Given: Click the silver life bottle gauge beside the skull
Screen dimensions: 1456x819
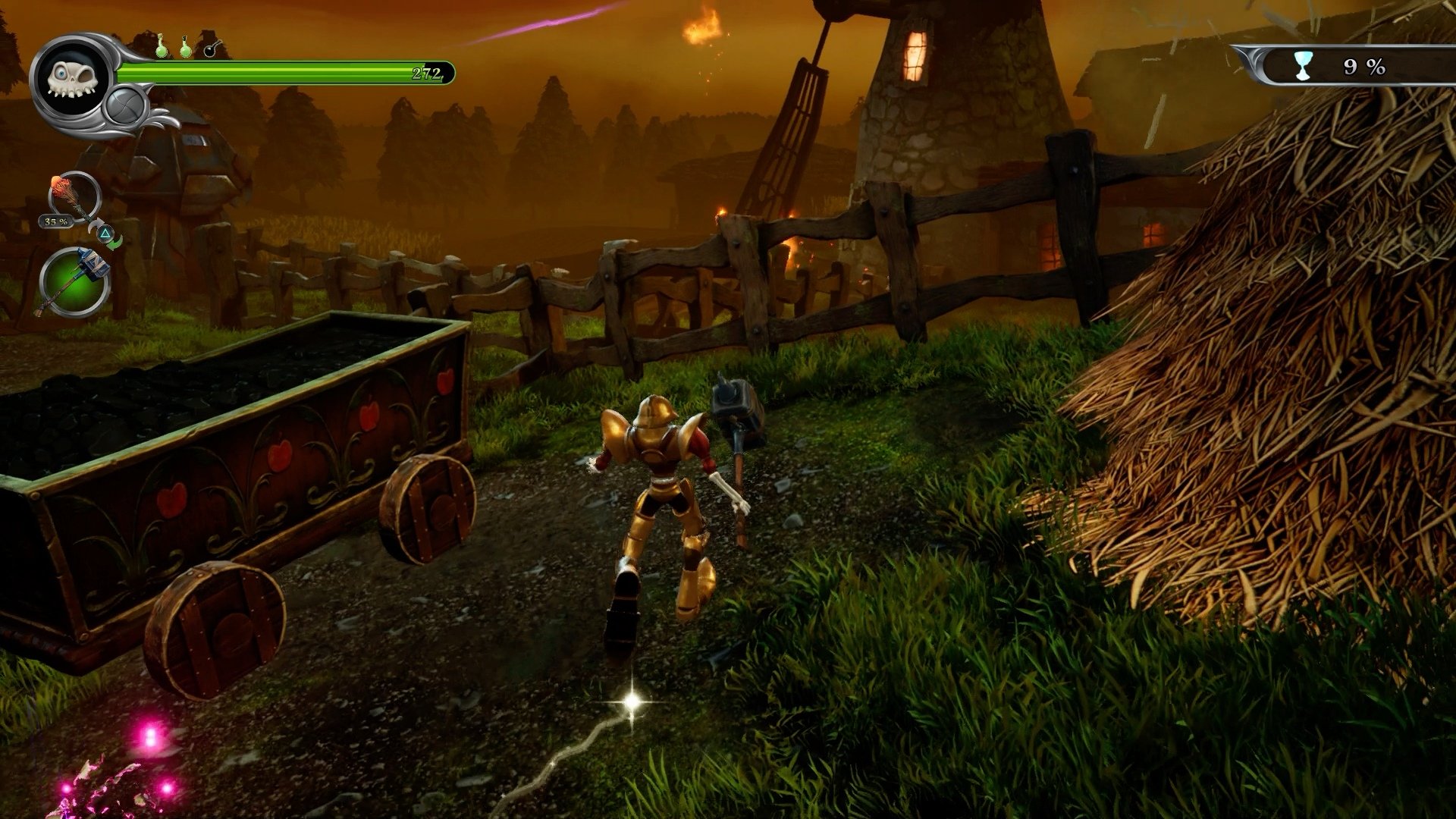Looking at the screenshot, I should point(125,106).
